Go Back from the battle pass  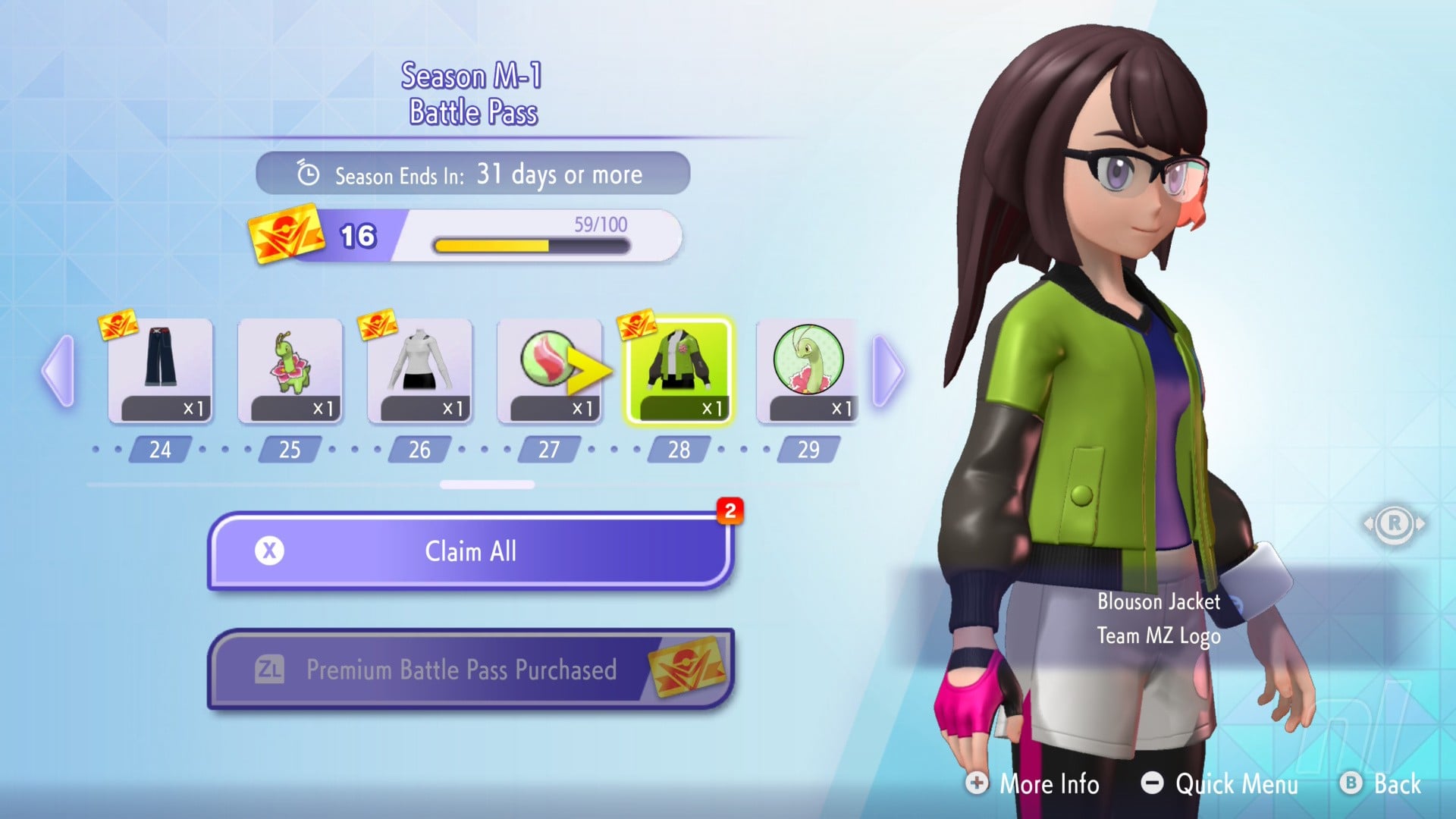point(1381,783)
